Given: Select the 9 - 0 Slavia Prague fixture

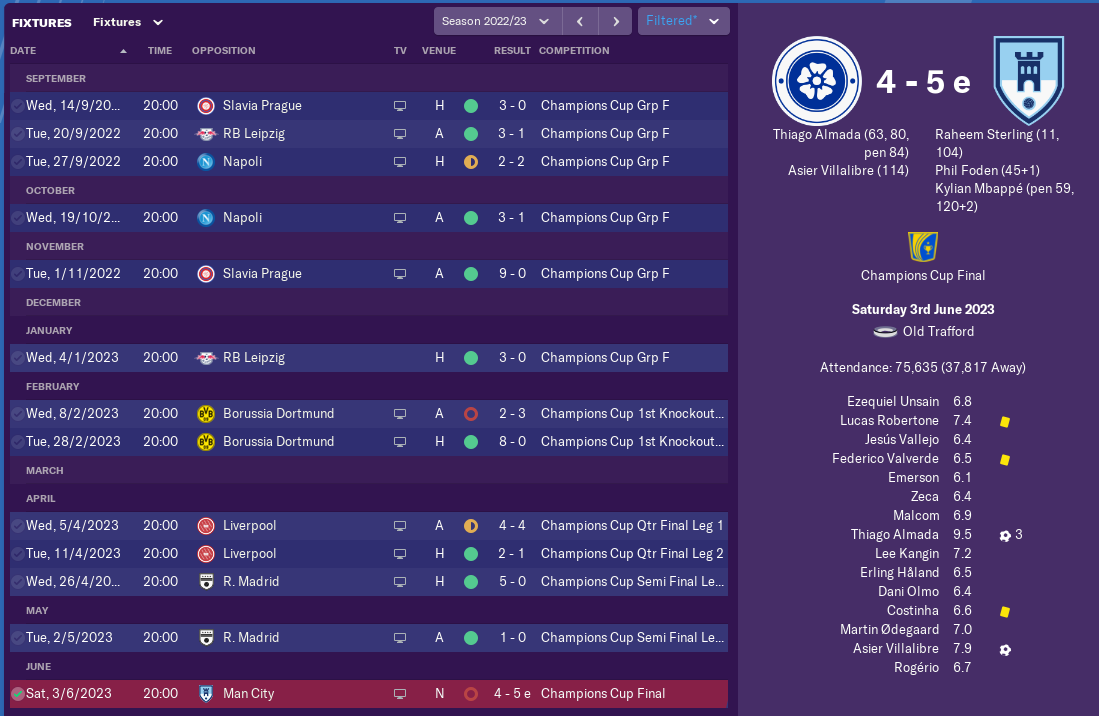Looking at the screenshot, I should (368, 273).
